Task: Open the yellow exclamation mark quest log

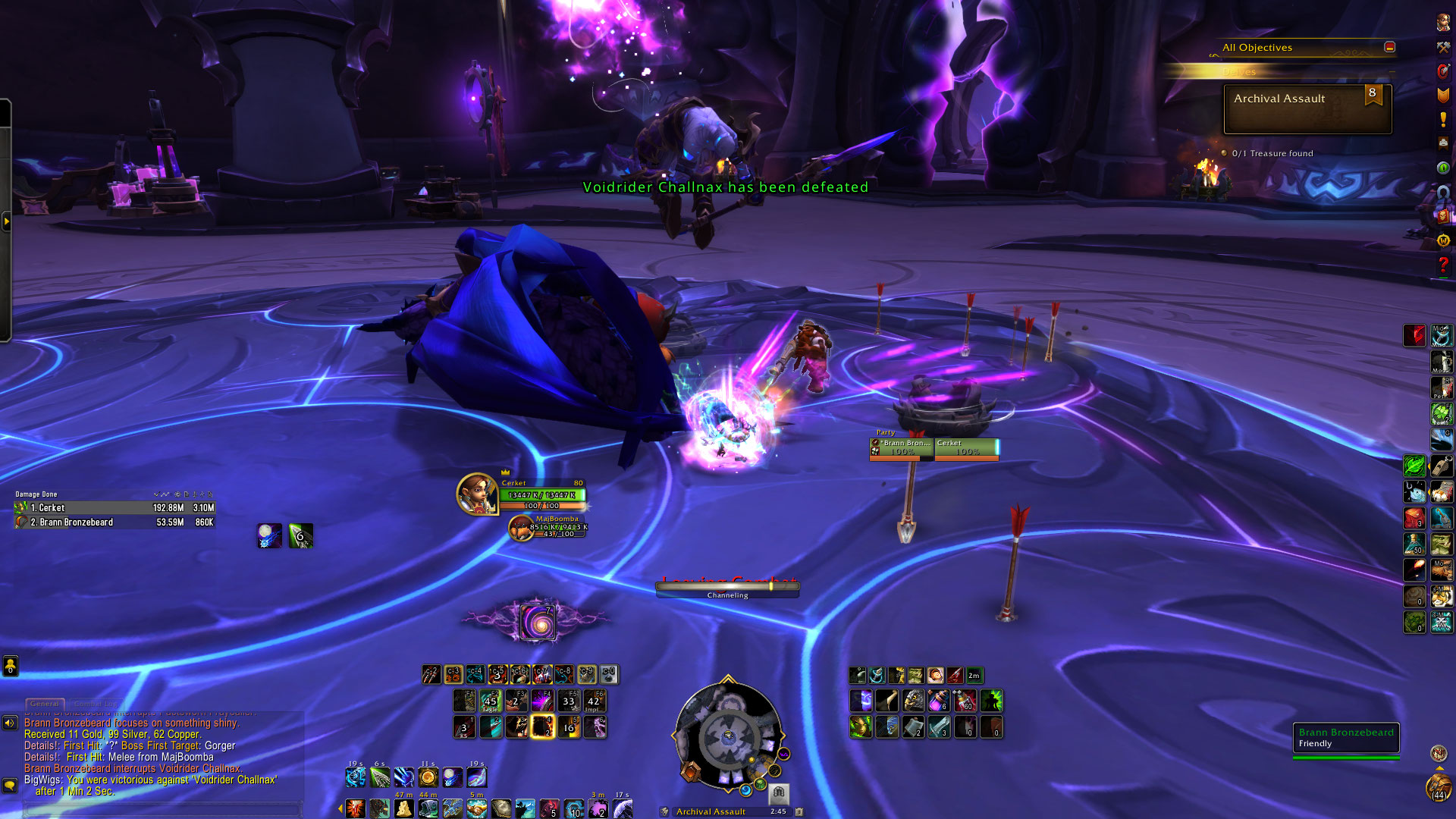Action: click(x=1443, y=119)
